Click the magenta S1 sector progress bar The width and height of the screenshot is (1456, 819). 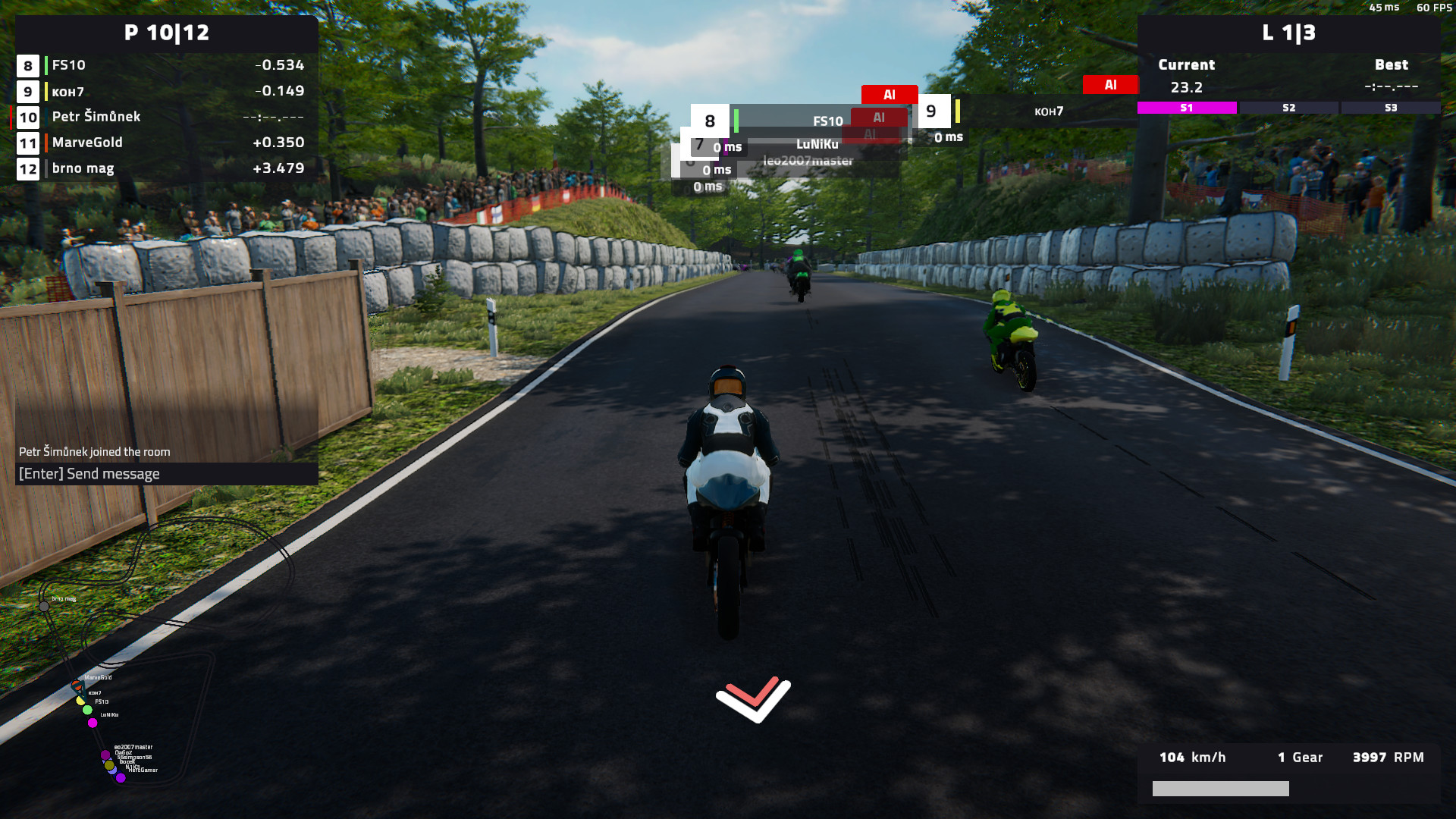pyautogui.click(x=1186, y=108)
